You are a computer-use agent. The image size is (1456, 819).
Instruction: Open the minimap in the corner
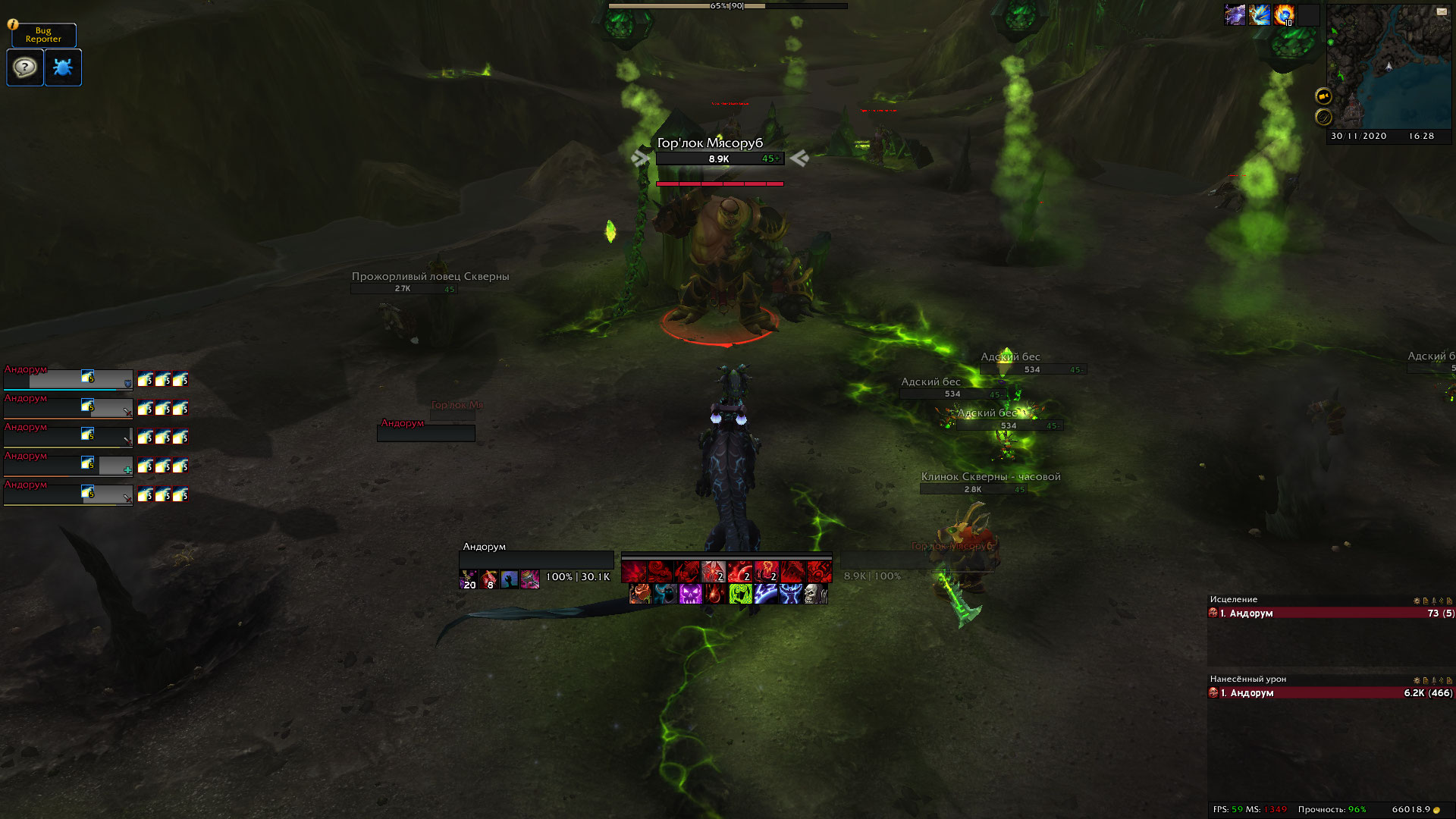coord(1387,67)
